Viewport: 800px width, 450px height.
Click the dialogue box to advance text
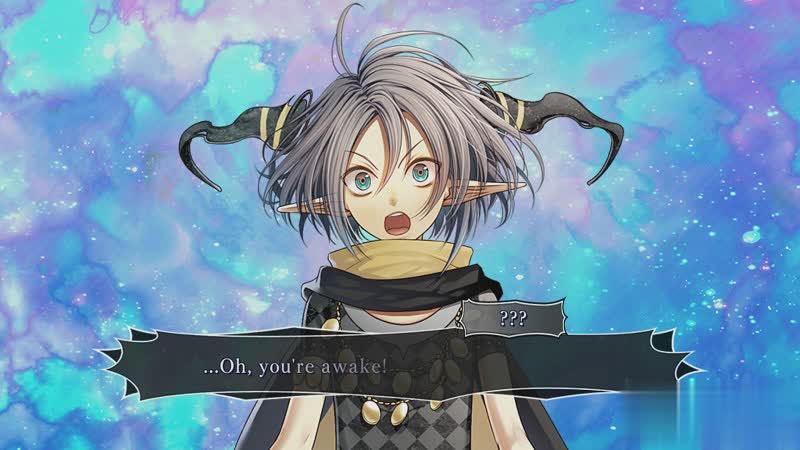tap(400, 367)
